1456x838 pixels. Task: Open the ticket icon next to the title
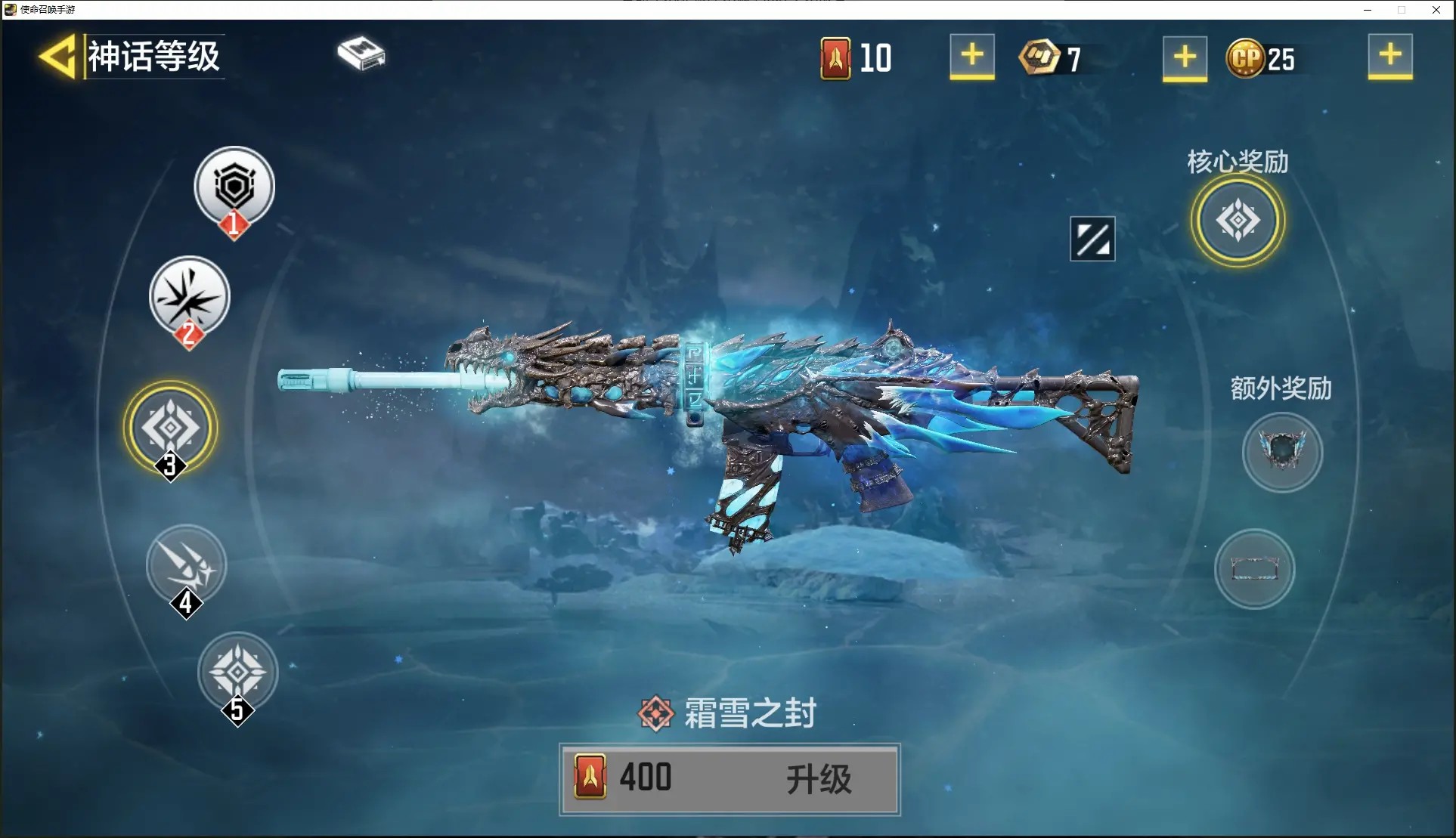coord(361,54)
